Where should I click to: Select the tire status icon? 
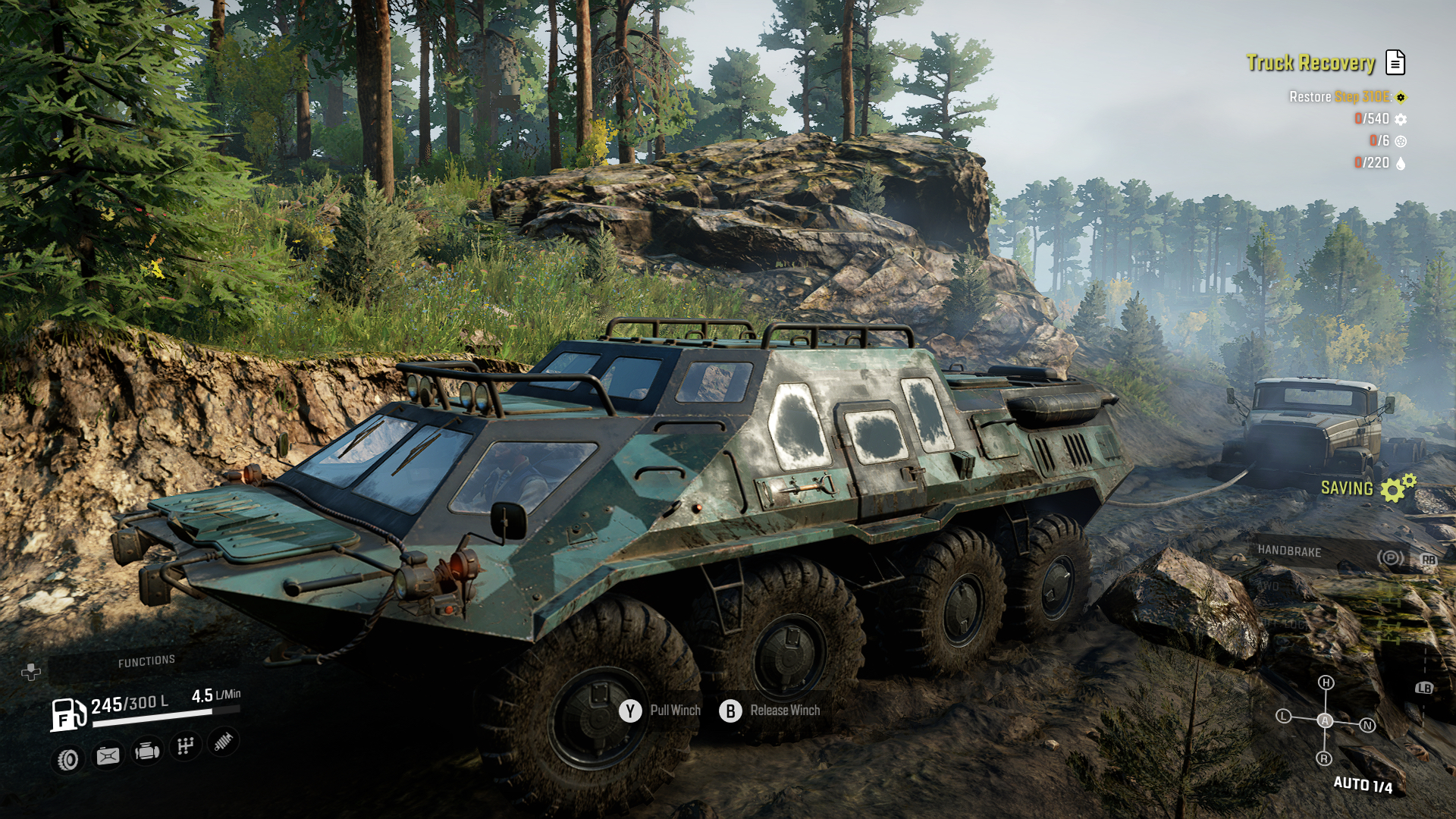pyautogui.click(x=68, y=759)
